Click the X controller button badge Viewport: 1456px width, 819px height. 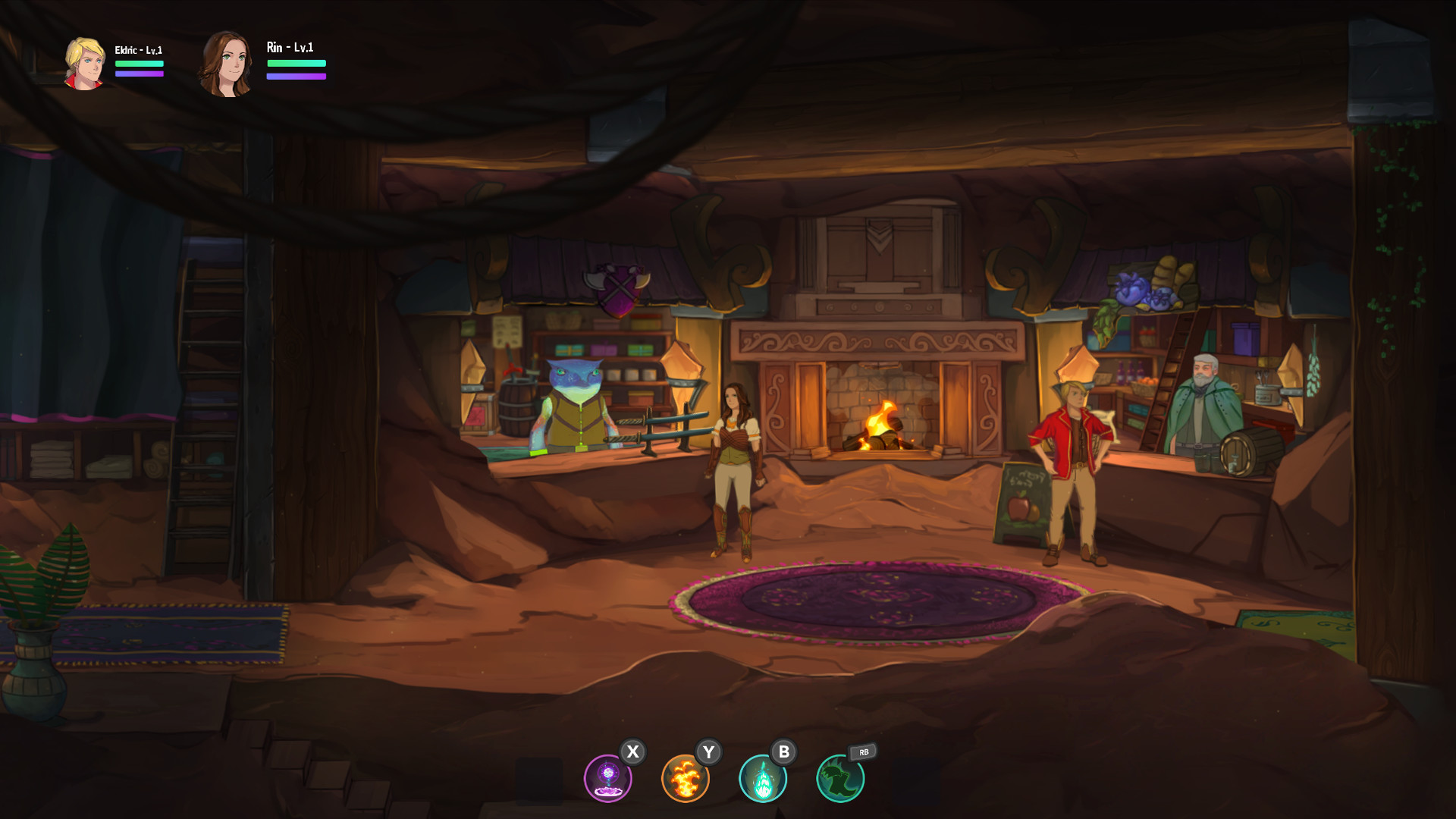coord(634,753)
